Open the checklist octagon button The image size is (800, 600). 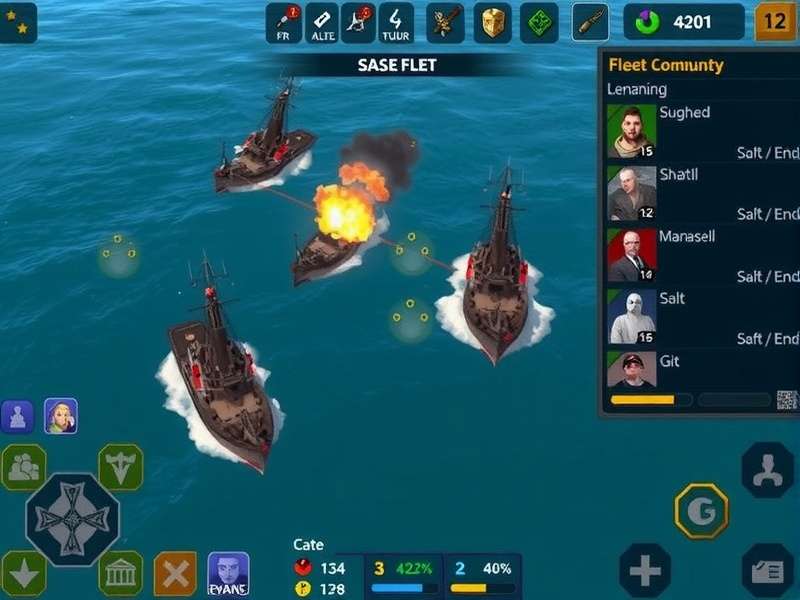point(768,571)
